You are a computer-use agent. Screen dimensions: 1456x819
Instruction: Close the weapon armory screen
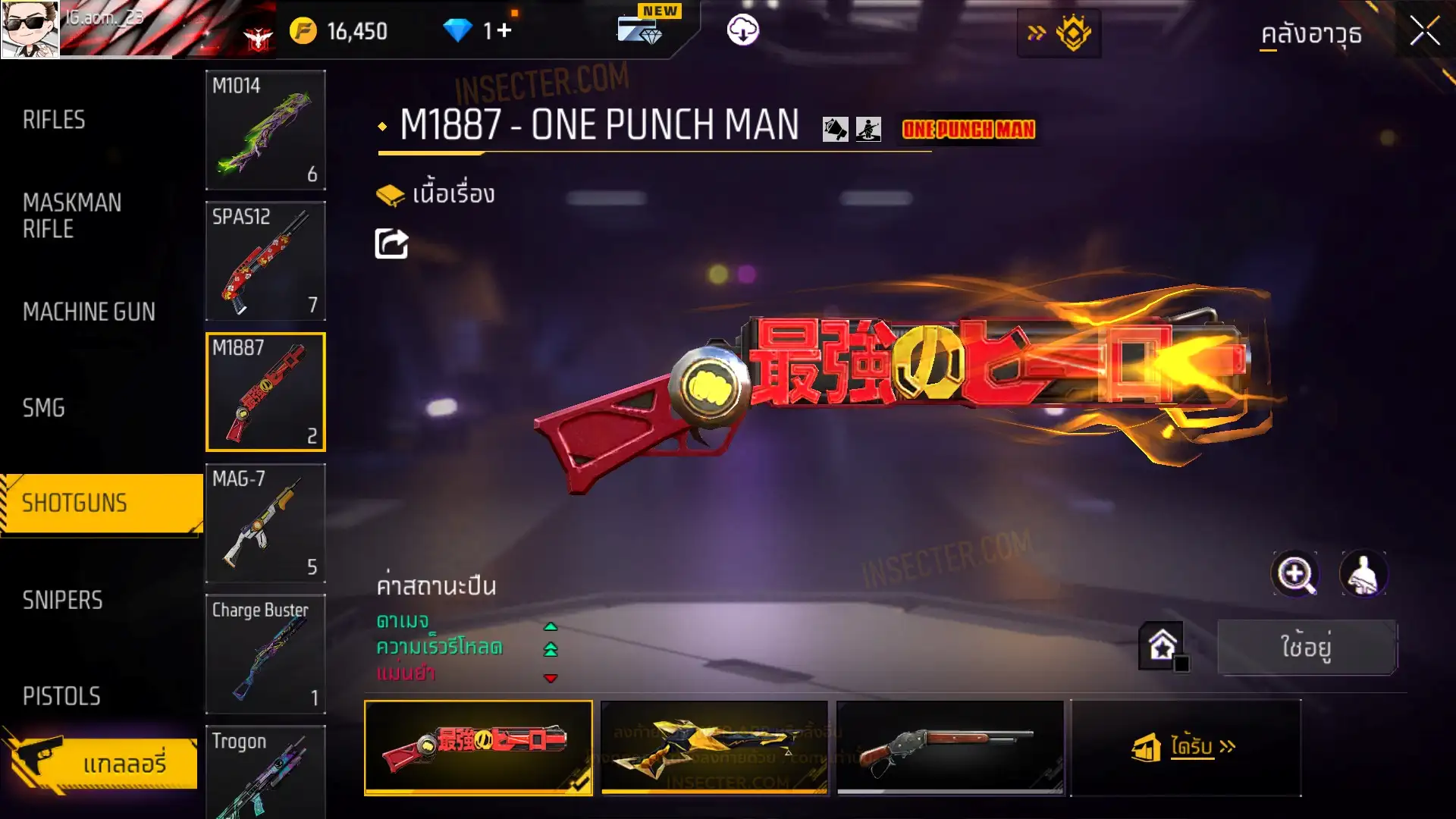click(x=1424, y=32)
